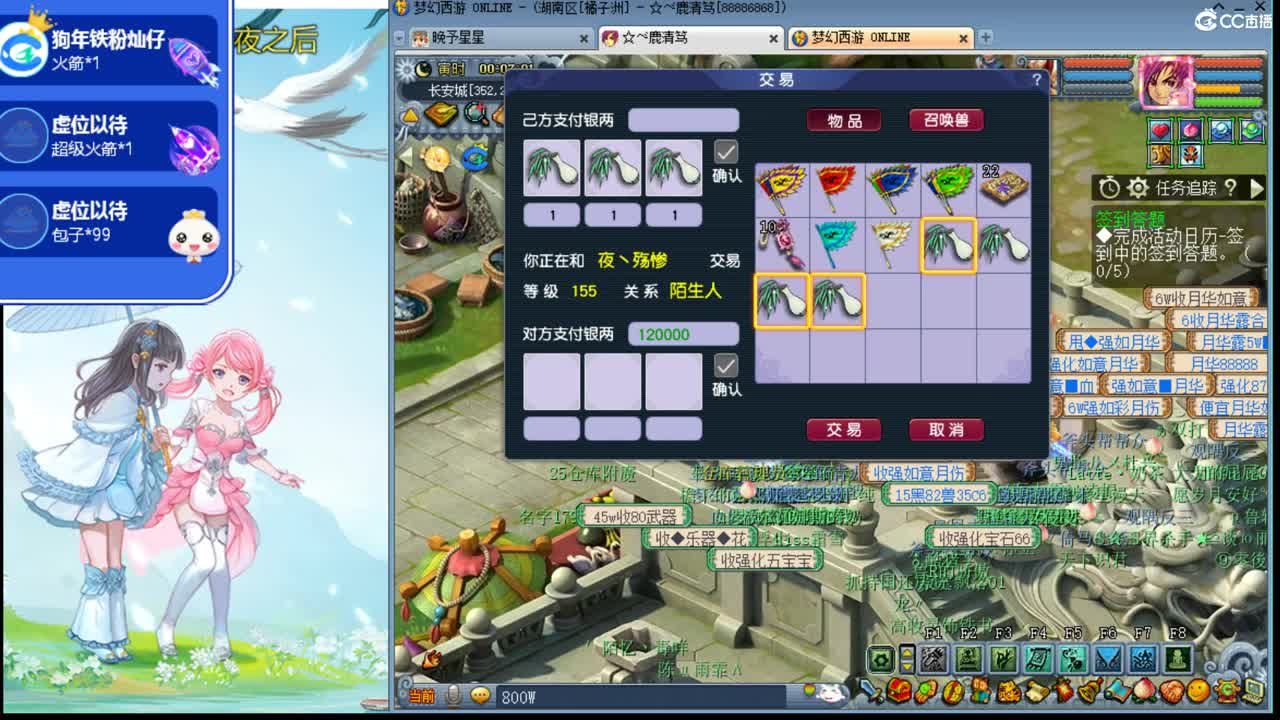Click the peach item icon in the bottom toolbar
The height and width of the screenshot is (720, 1280).
tap(1142, 692)
